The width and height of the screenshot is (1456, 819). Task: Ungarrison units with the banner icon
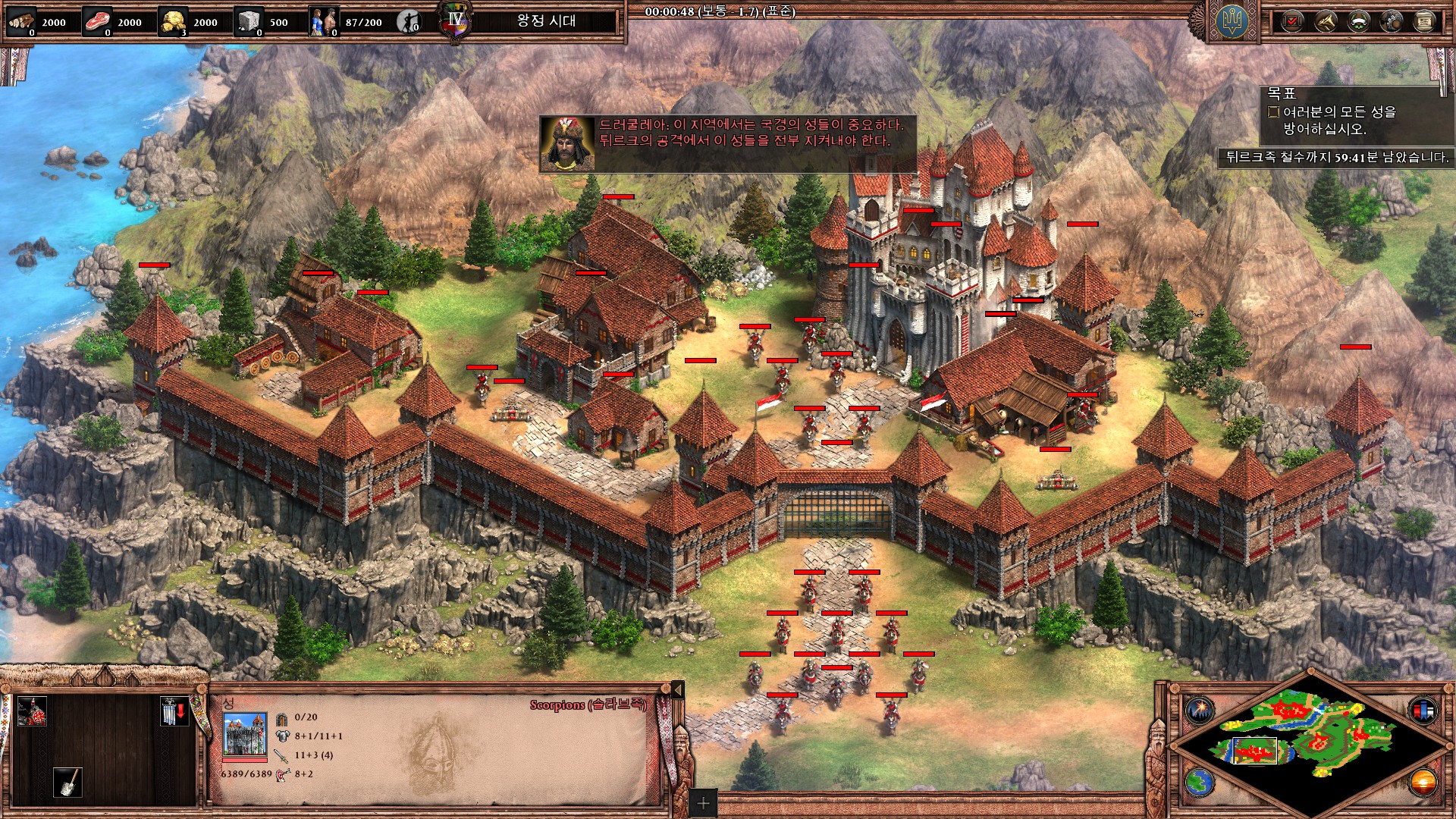173,711
